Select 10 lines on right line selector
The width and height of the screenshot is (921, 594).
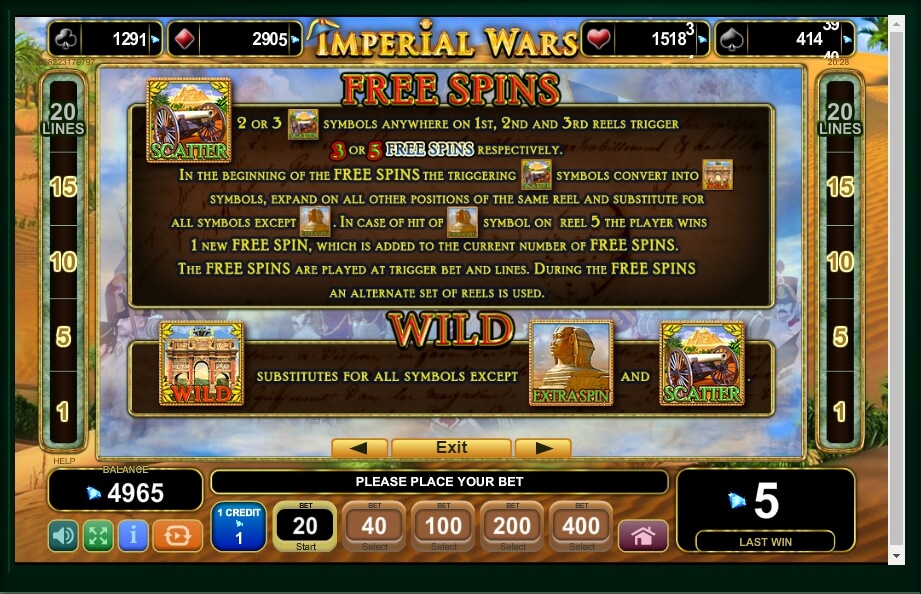840,262
